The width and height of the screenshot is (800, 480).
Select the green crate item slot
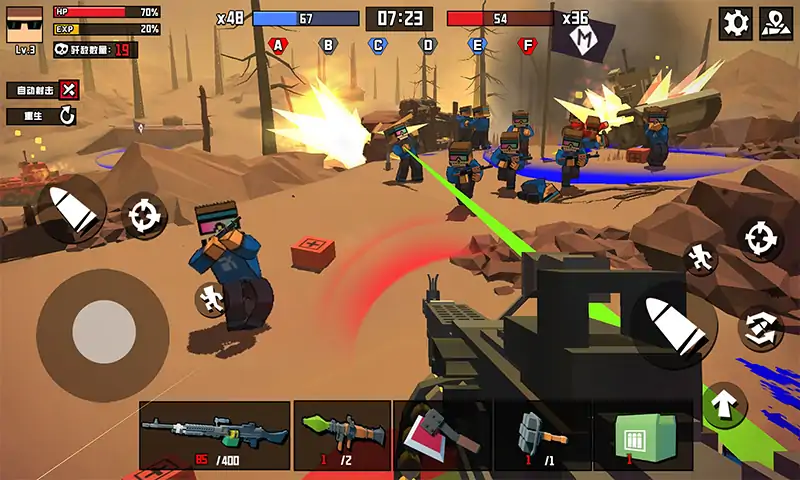642,435
